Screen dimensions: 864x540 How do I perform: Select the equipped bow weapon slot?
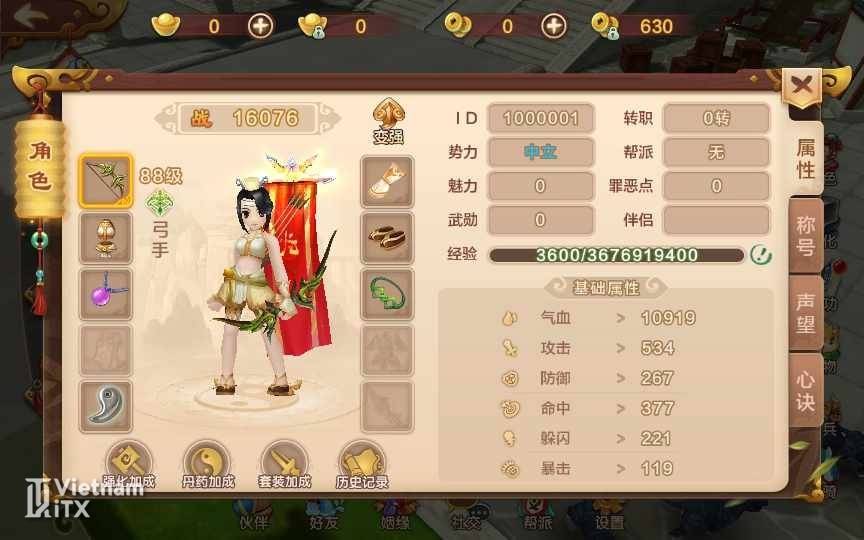coord(105,181)
